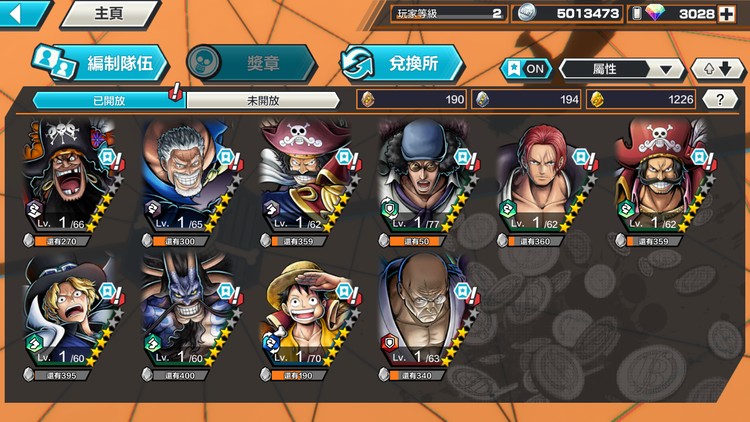Image resolution: width=750 pixels, height=422 pixels.
Task: Open the 屬性 sort dropdown
Action: pos(621,69)
